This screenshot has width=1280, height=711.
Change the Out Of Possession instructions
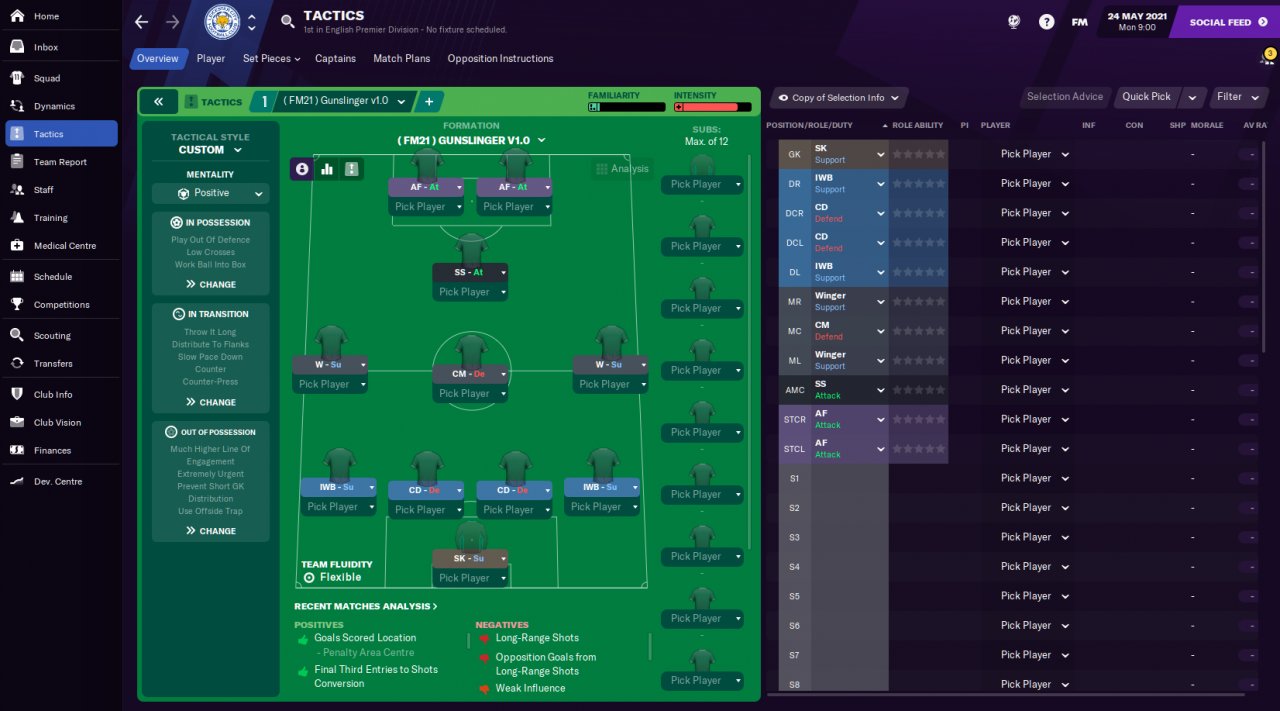coord(210,531)
